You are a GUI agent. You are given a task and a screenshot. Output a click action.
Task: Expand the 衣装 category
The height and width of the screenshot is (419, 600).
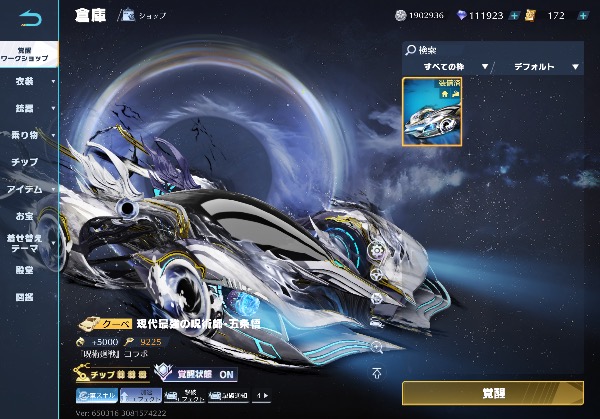28,81
